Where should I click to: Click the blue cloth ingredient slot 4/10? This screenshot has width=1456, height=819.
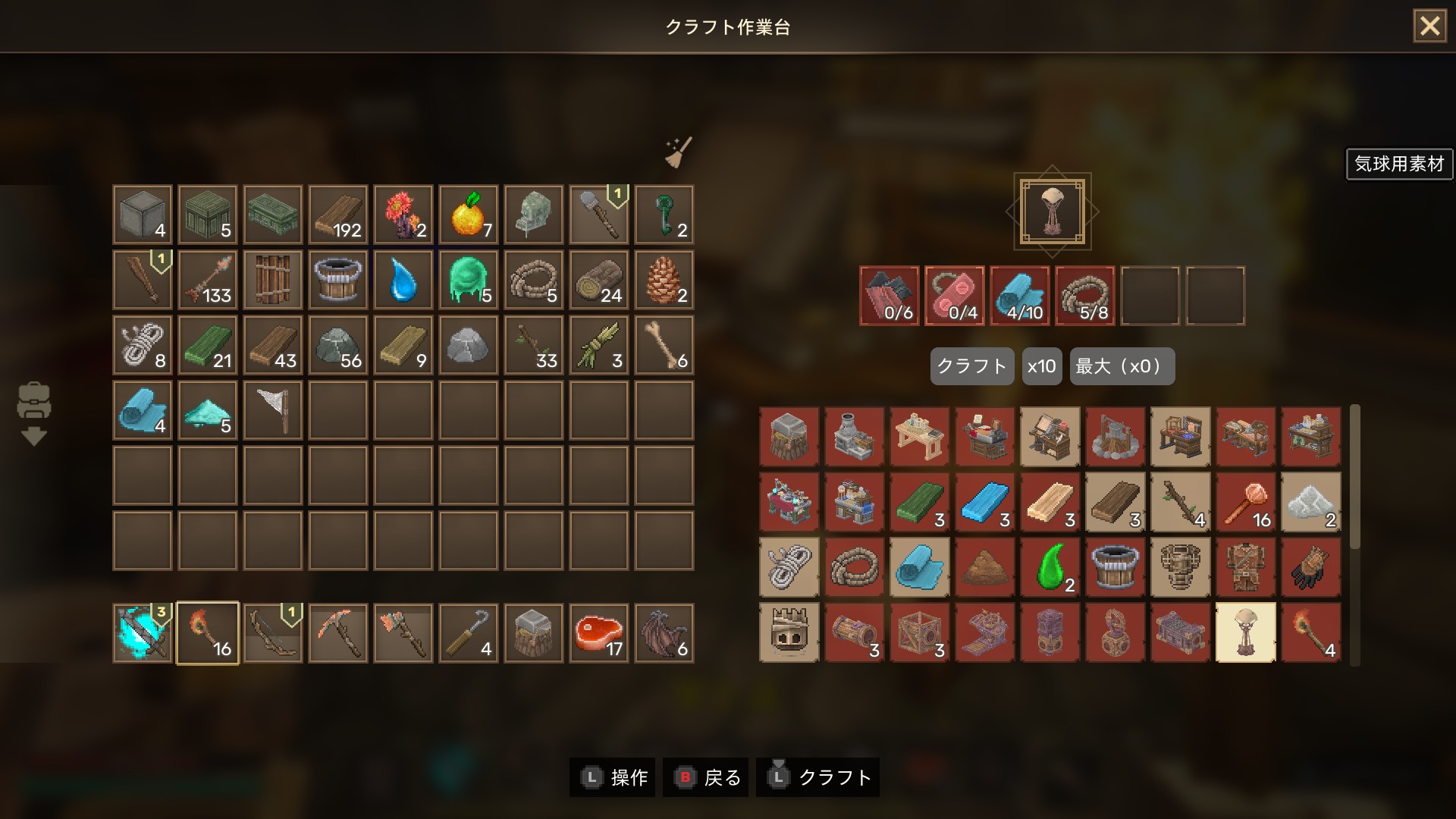click(1020, 296)
